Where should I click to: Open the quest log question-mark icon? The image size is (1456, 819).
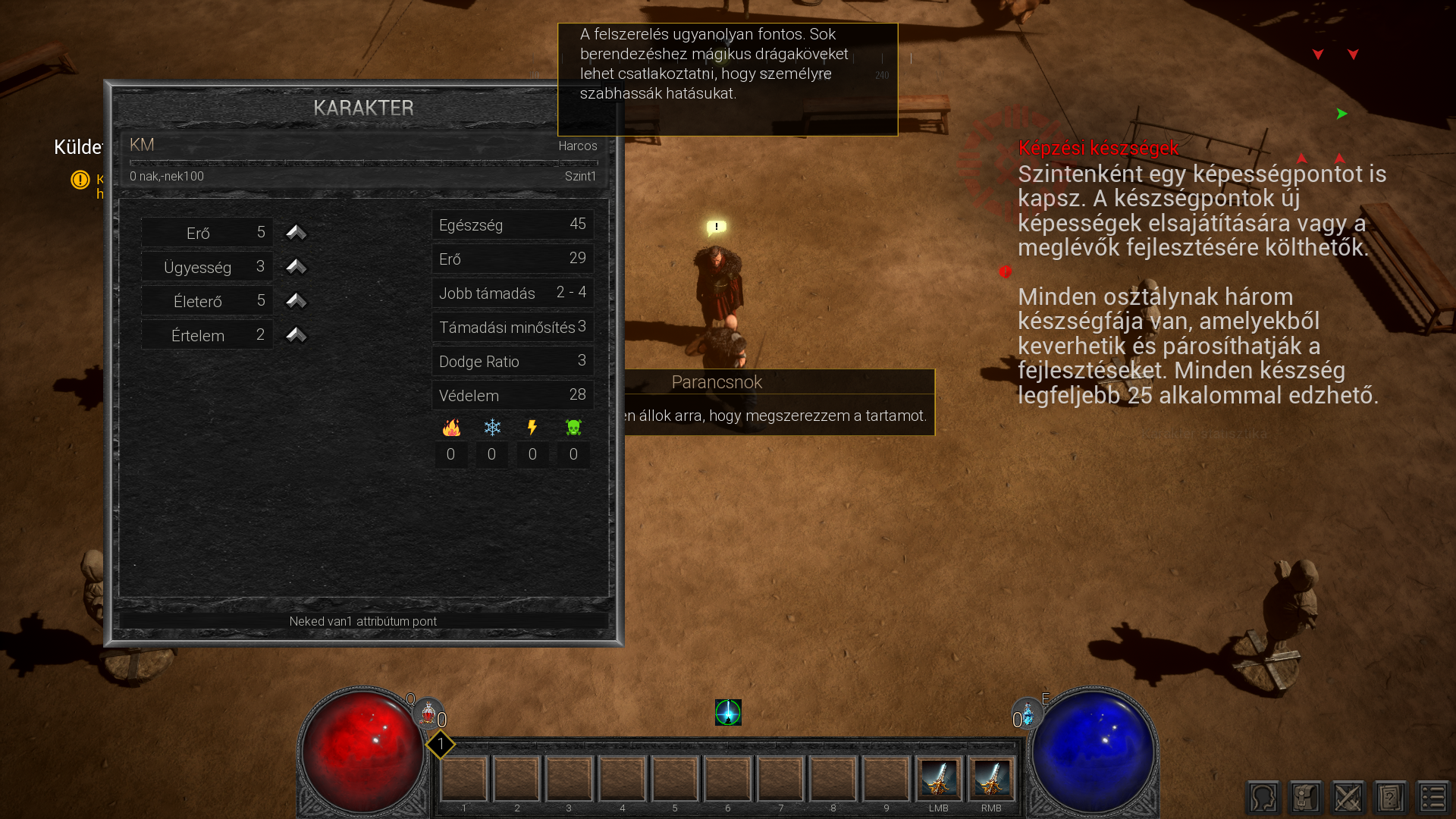coord(1391,798)
